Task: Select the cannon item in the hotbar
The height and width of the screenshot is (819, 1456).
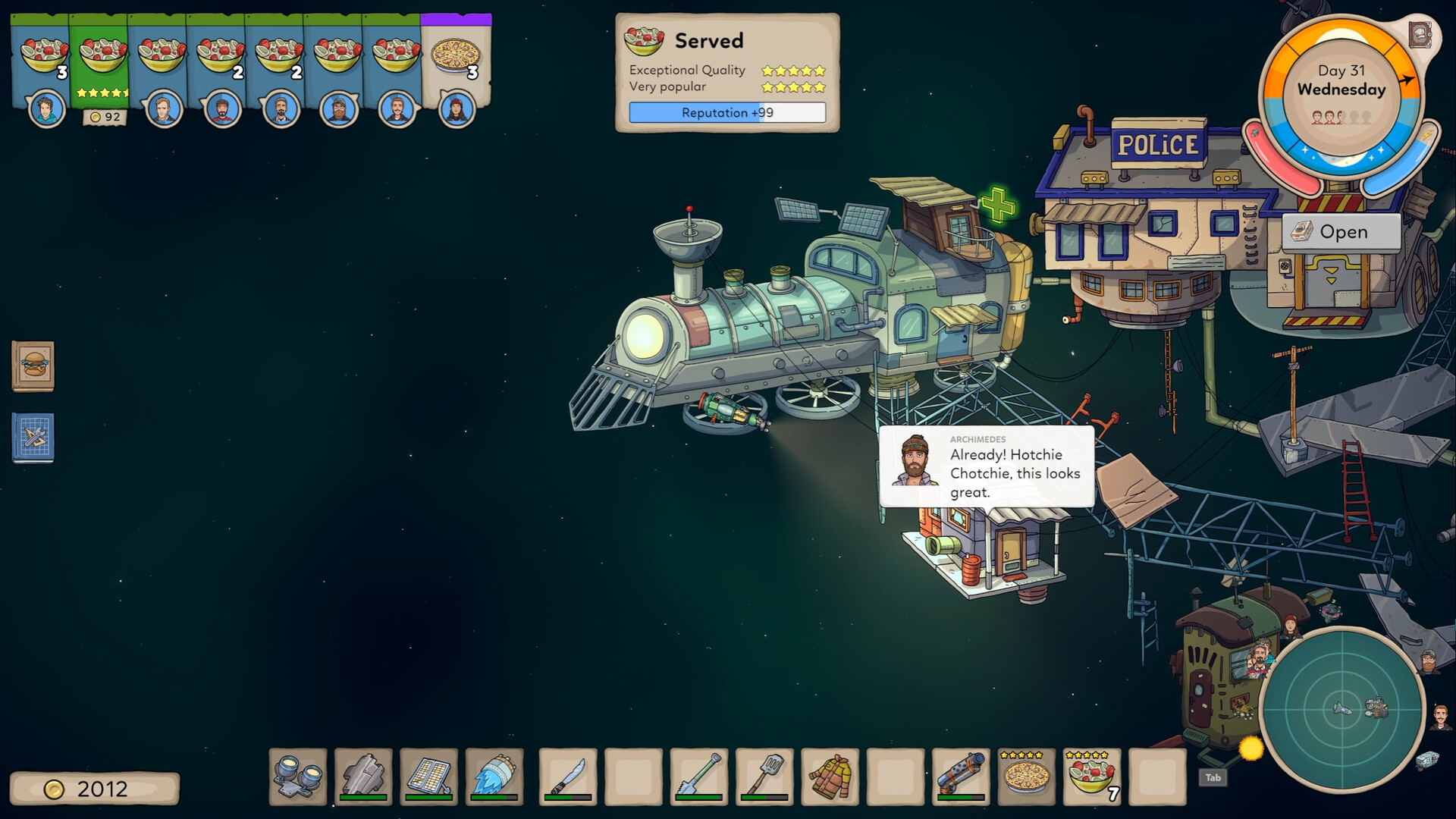Action: (x=959, y=777)
